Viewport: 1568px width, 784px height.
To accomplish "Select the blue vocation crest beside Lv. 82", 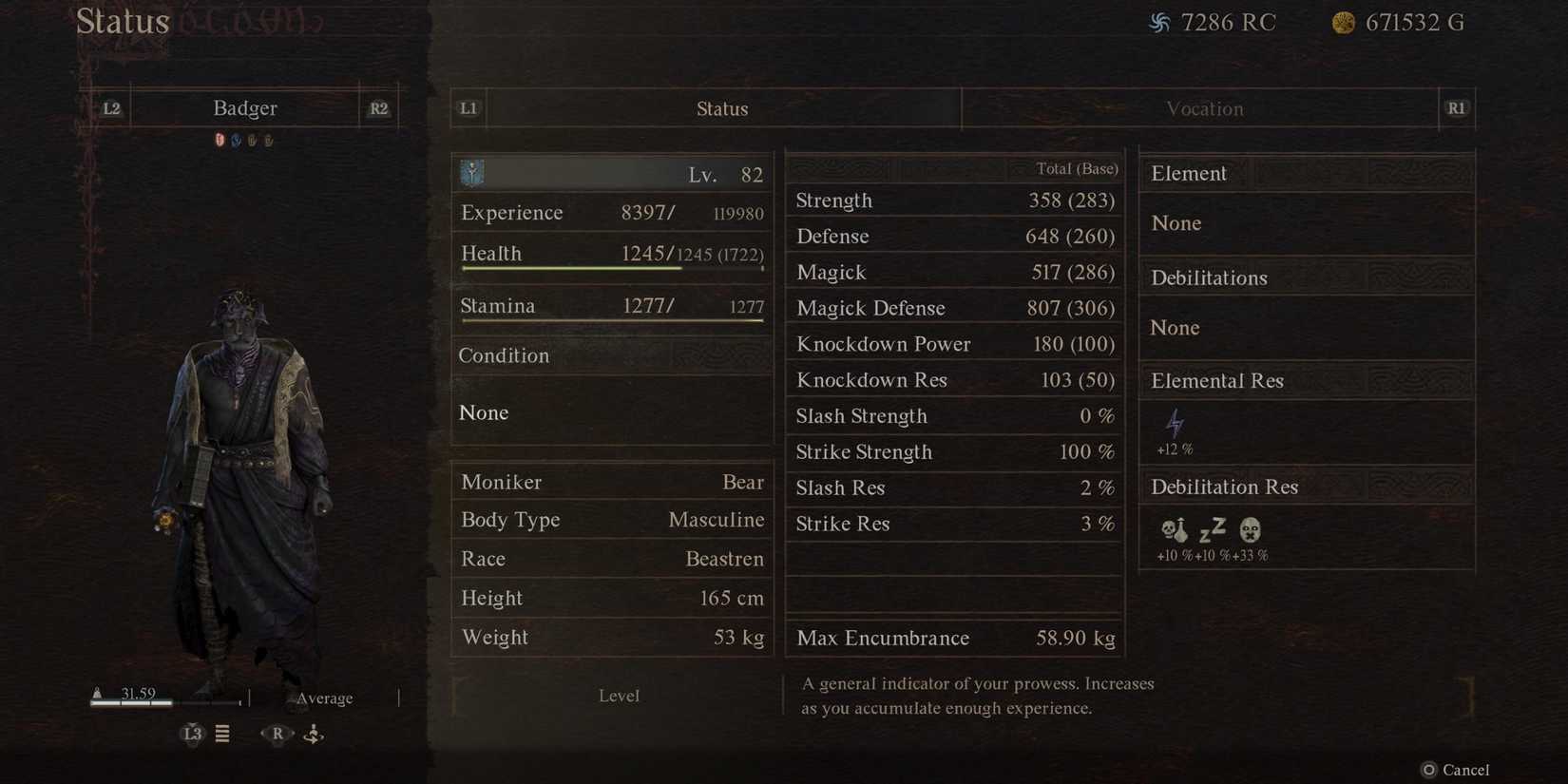I will (470, 173).
